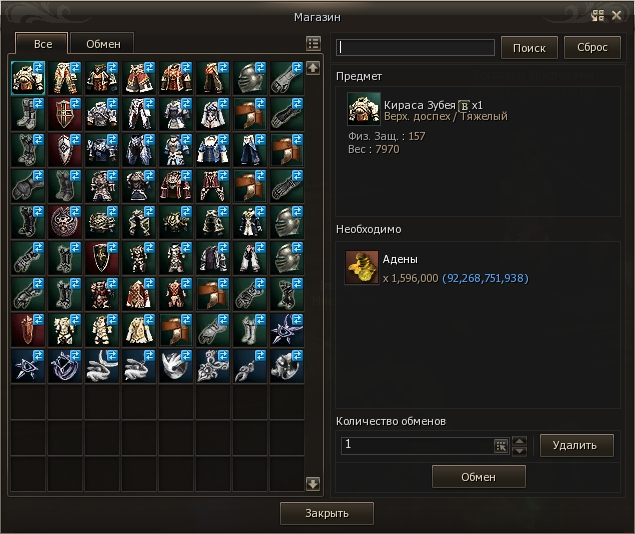Switch to the "Все" tab

pos(43,44)
